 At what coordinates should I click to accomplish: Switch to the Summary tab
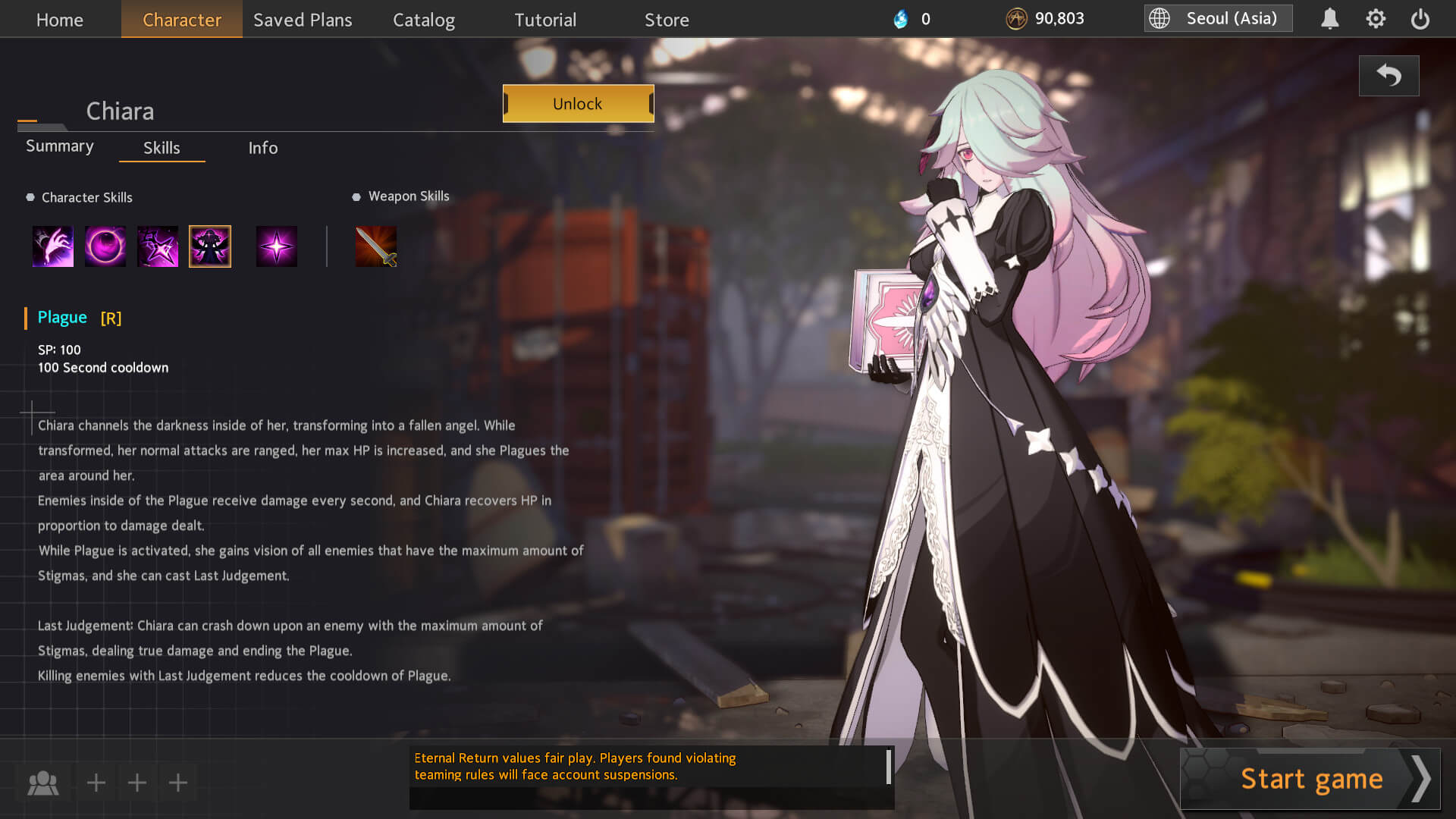coord(60,146)
